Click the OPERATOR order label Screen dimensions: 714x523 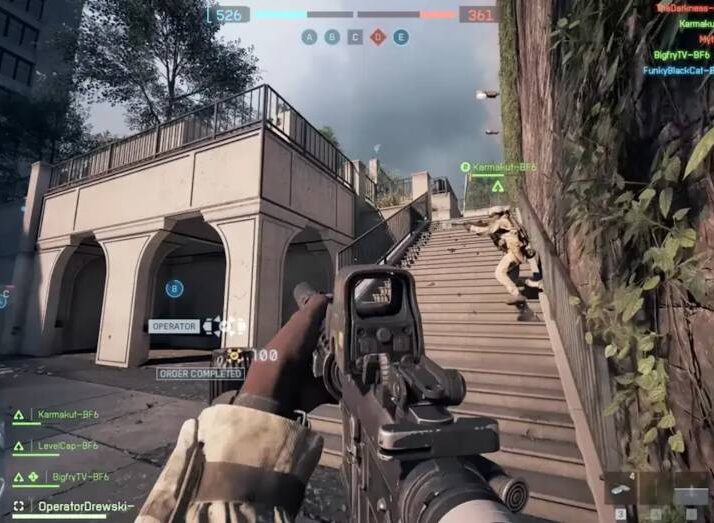(173, 326)
